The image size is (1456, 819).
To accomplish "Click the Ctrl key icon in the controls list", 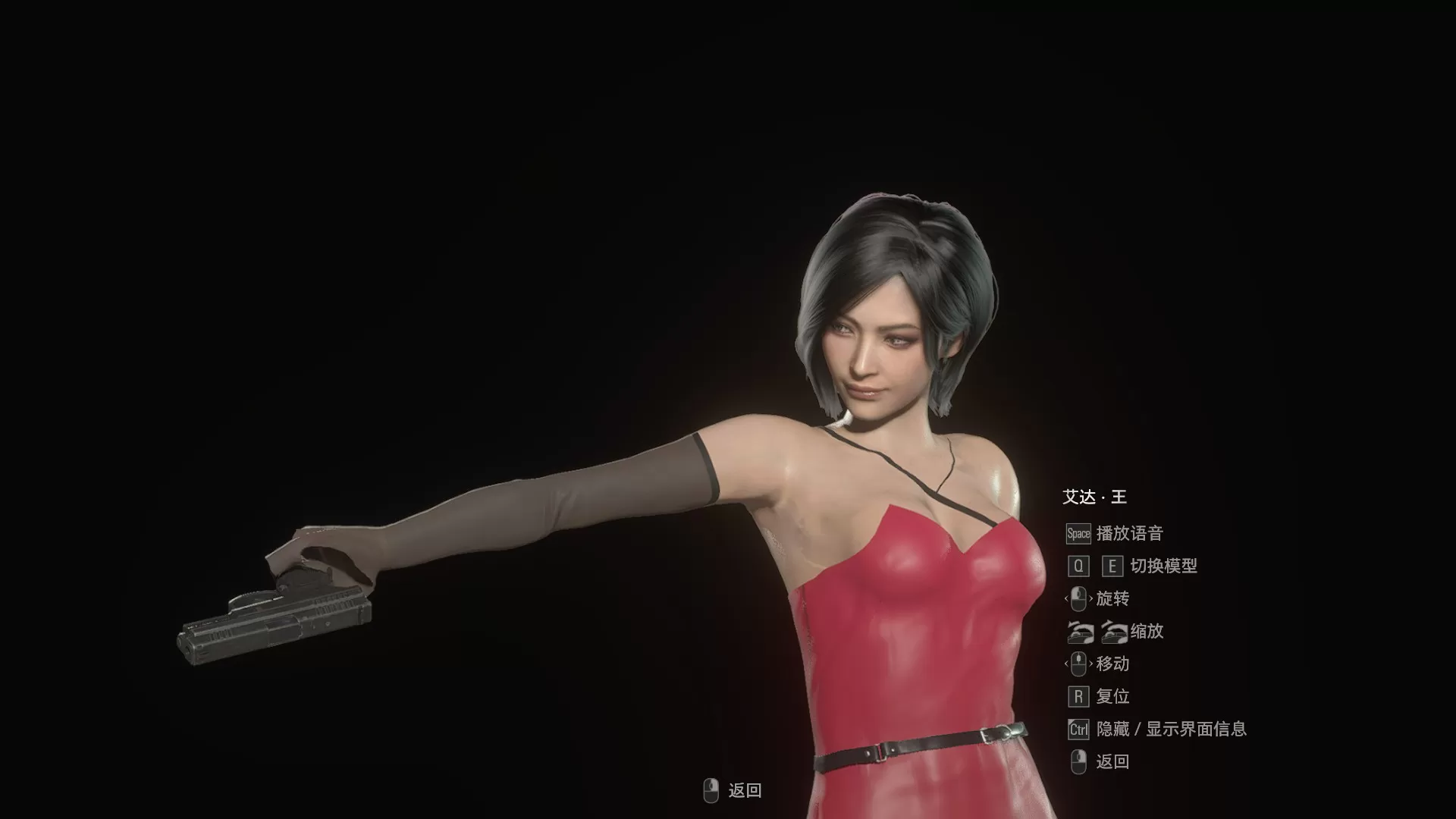I will click(x=1078, y=729).
